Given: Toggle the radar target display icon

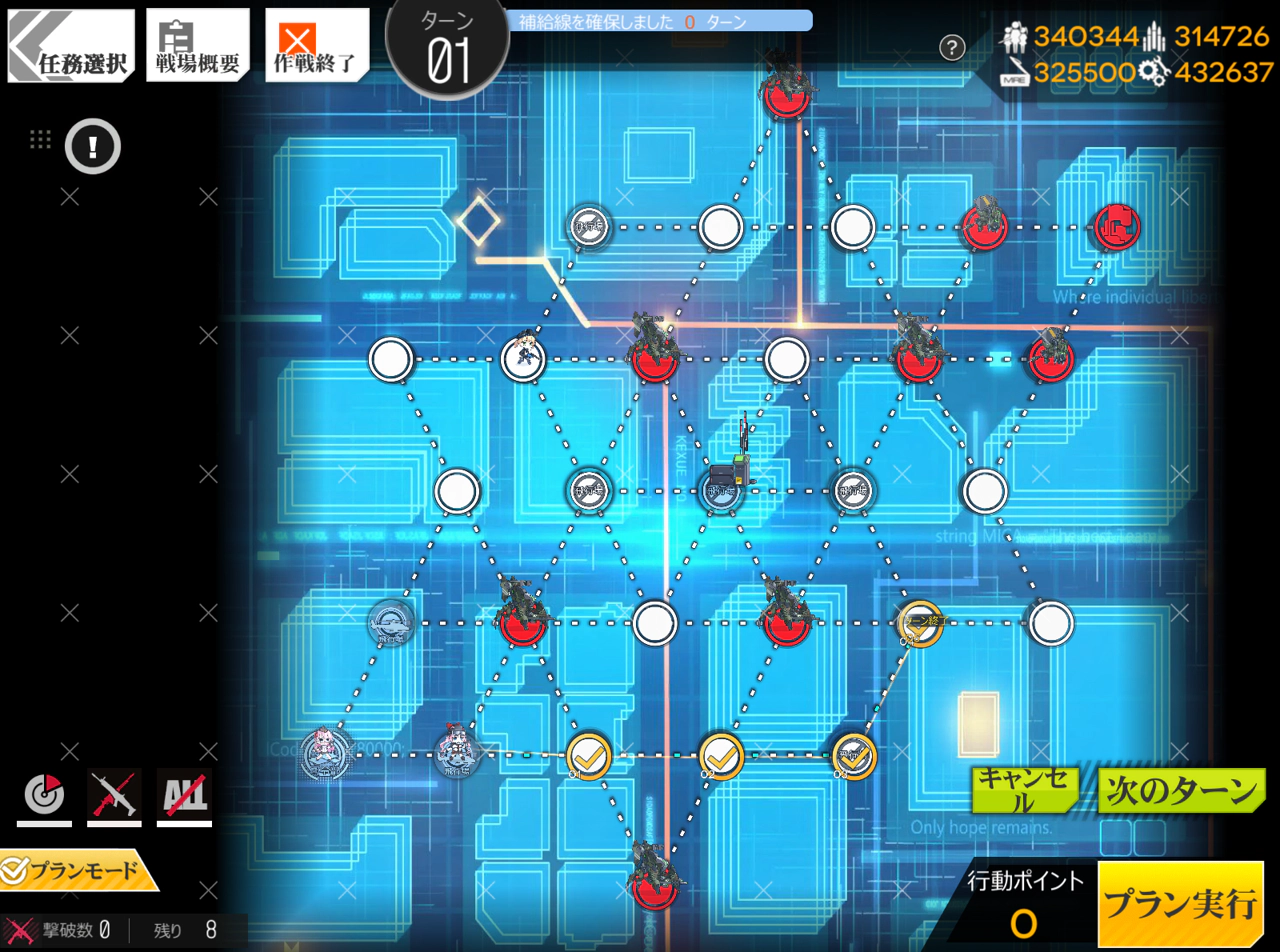Looking at the screenshot, I should (x=44, y=796).
